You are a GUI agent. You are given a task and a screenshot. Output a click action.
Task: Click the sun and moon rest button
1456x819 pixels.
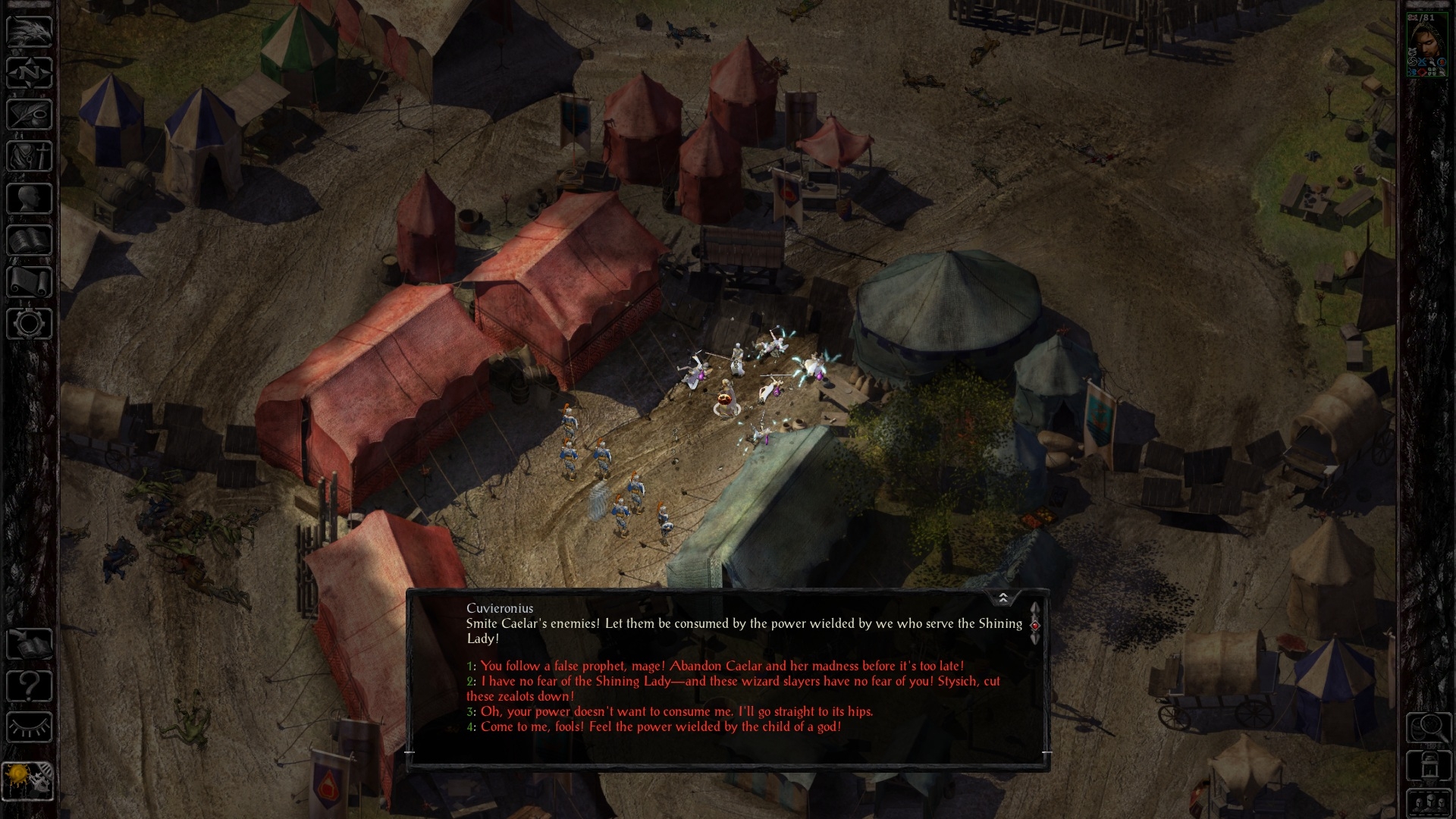(28, 781)
